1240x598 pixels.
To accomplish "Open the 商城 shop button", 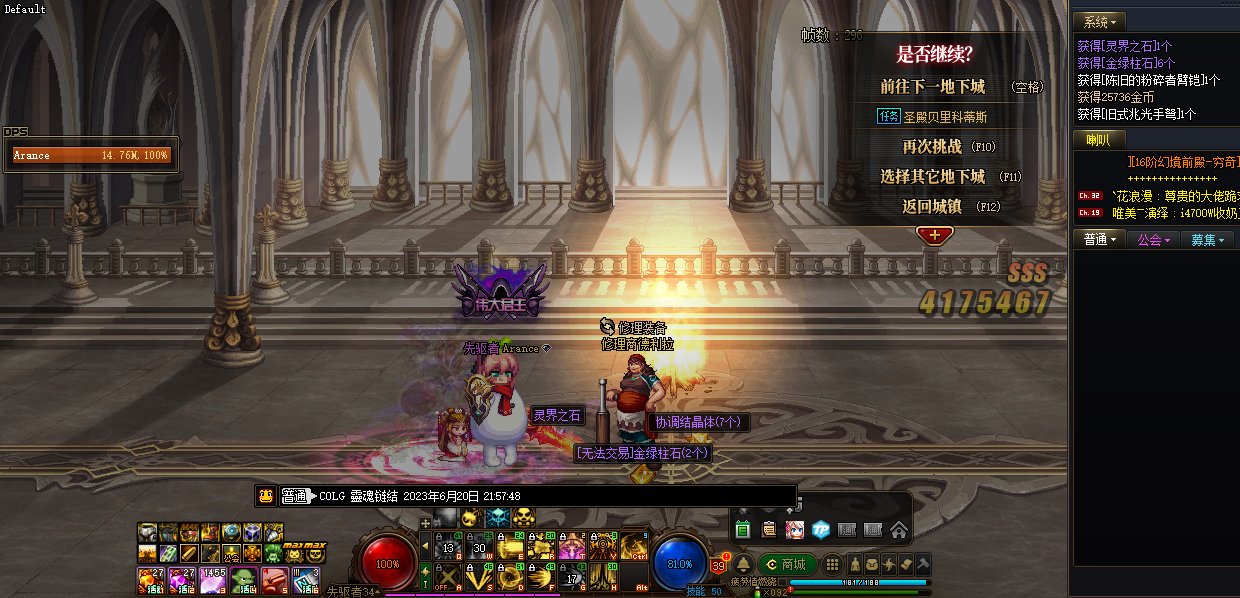I will (x=785, y=564).
